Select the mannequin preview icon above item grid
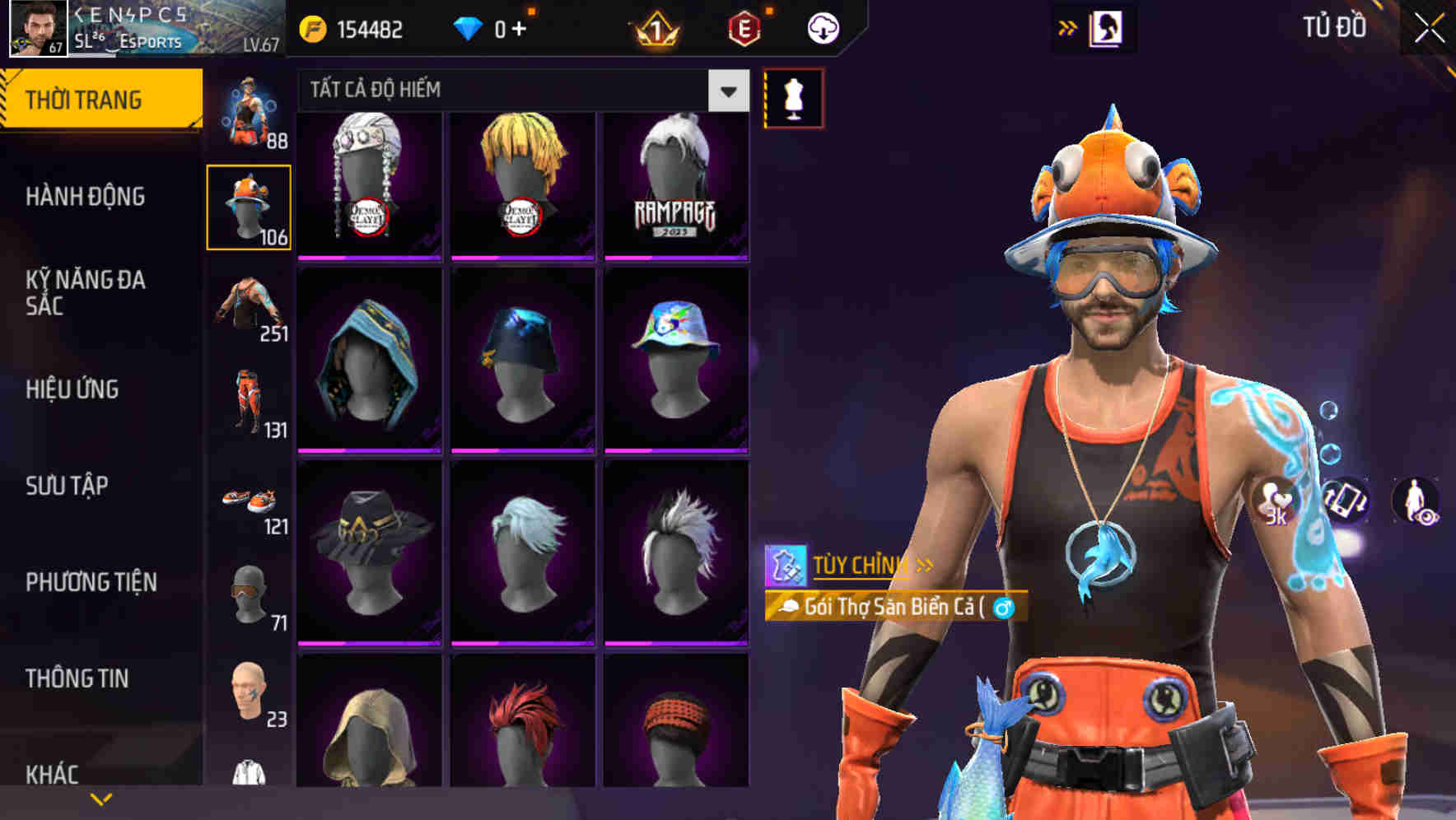Image resolution: width=1456 pixels, height=820 pixels. coord(793,96)
